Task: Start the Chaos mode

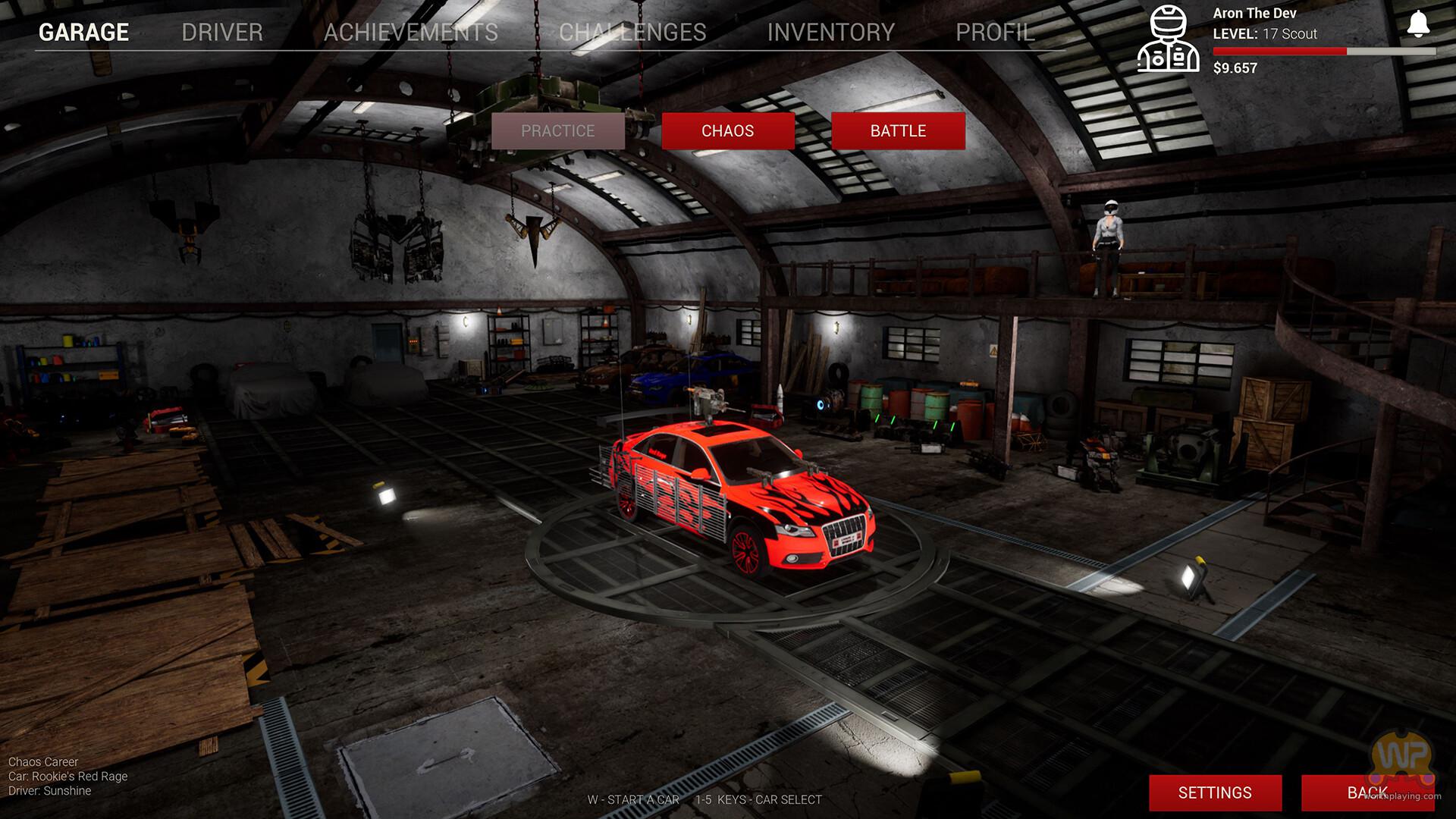Action: pyautogui.click(x=728, y=131)
